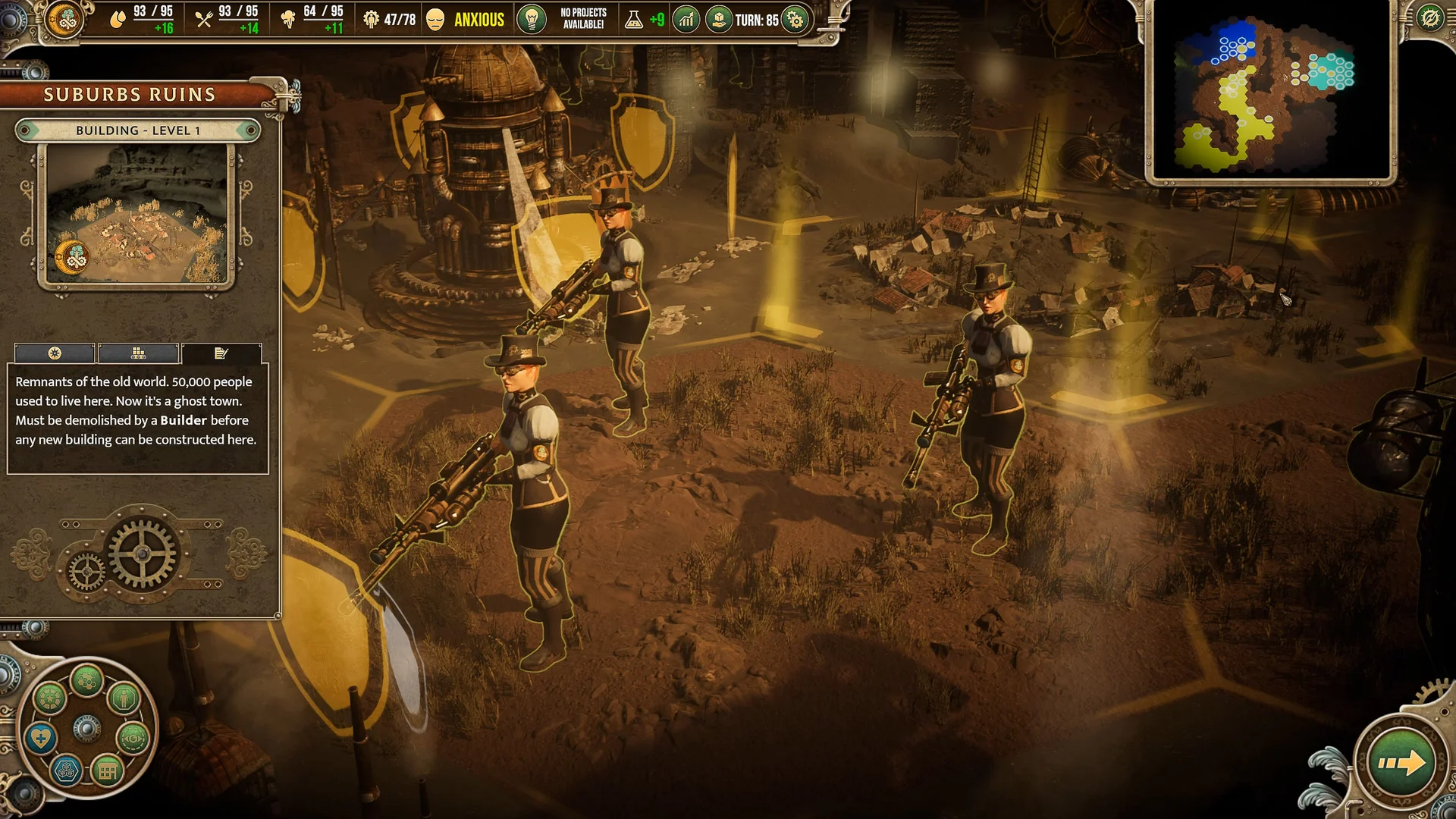This screenshot has width=1456, height=819.
Task: Select the description notes tab
Action: point(221,353)
